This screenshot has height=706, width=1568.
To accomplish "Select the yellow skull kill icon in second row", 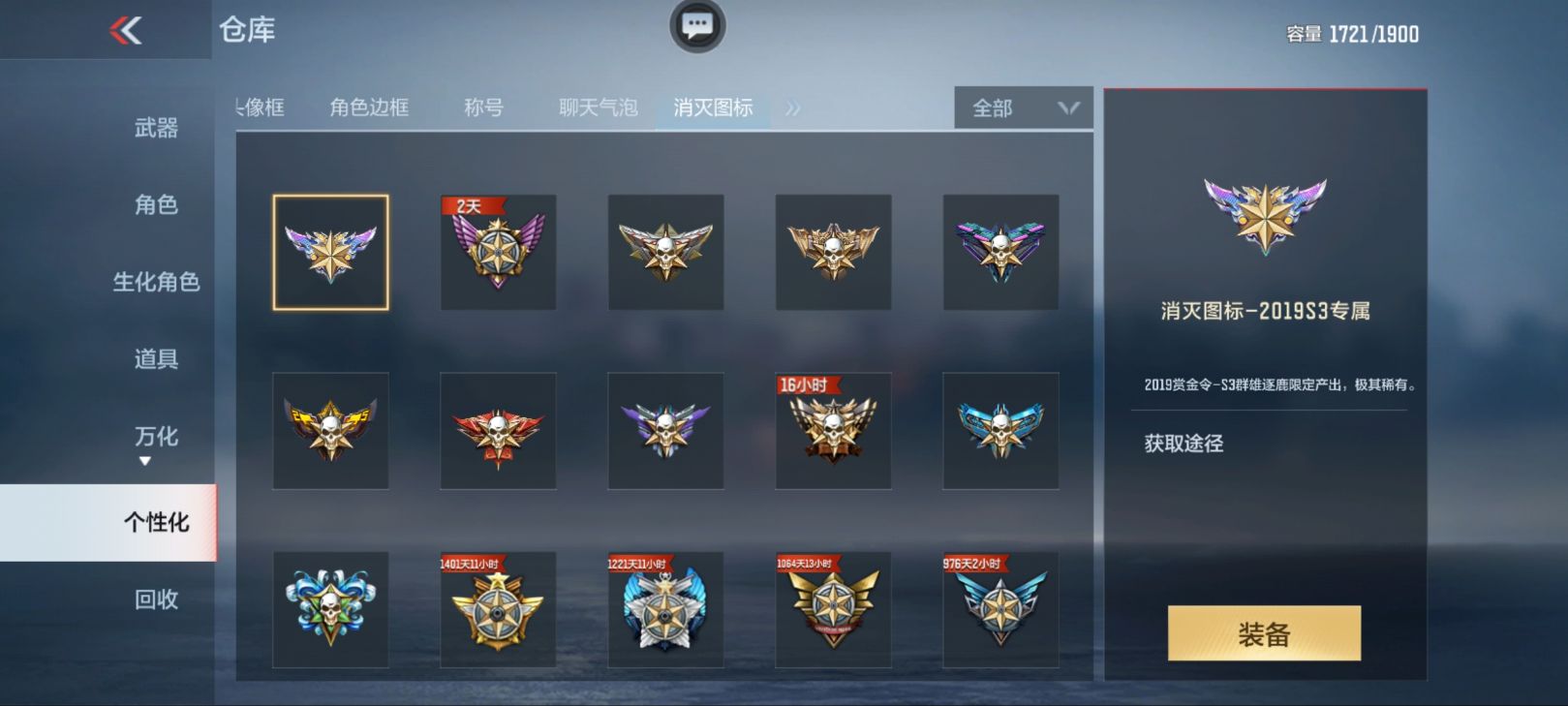I will point(330,431).
